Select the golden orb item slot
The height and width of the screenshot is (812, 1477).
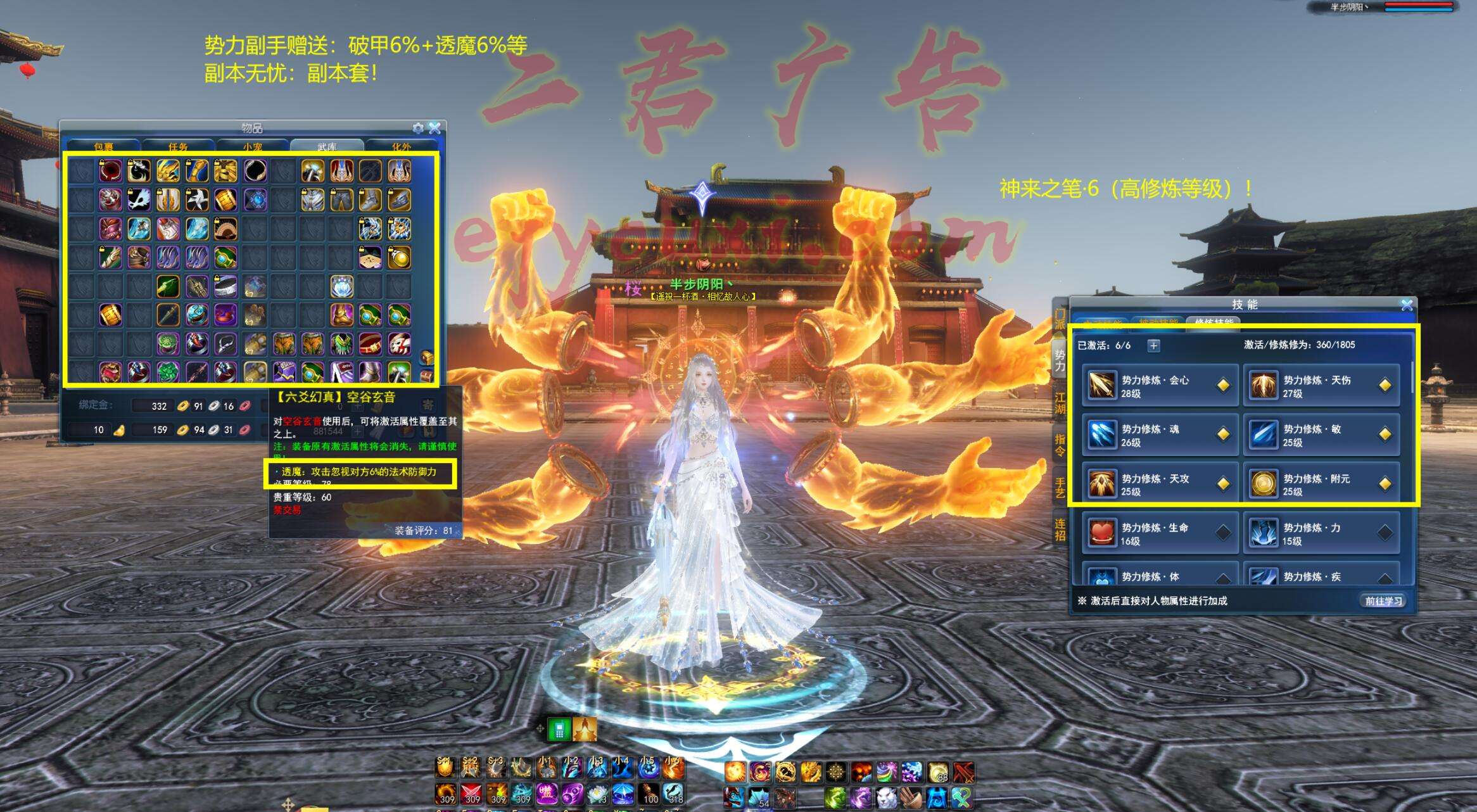(400, 257)
